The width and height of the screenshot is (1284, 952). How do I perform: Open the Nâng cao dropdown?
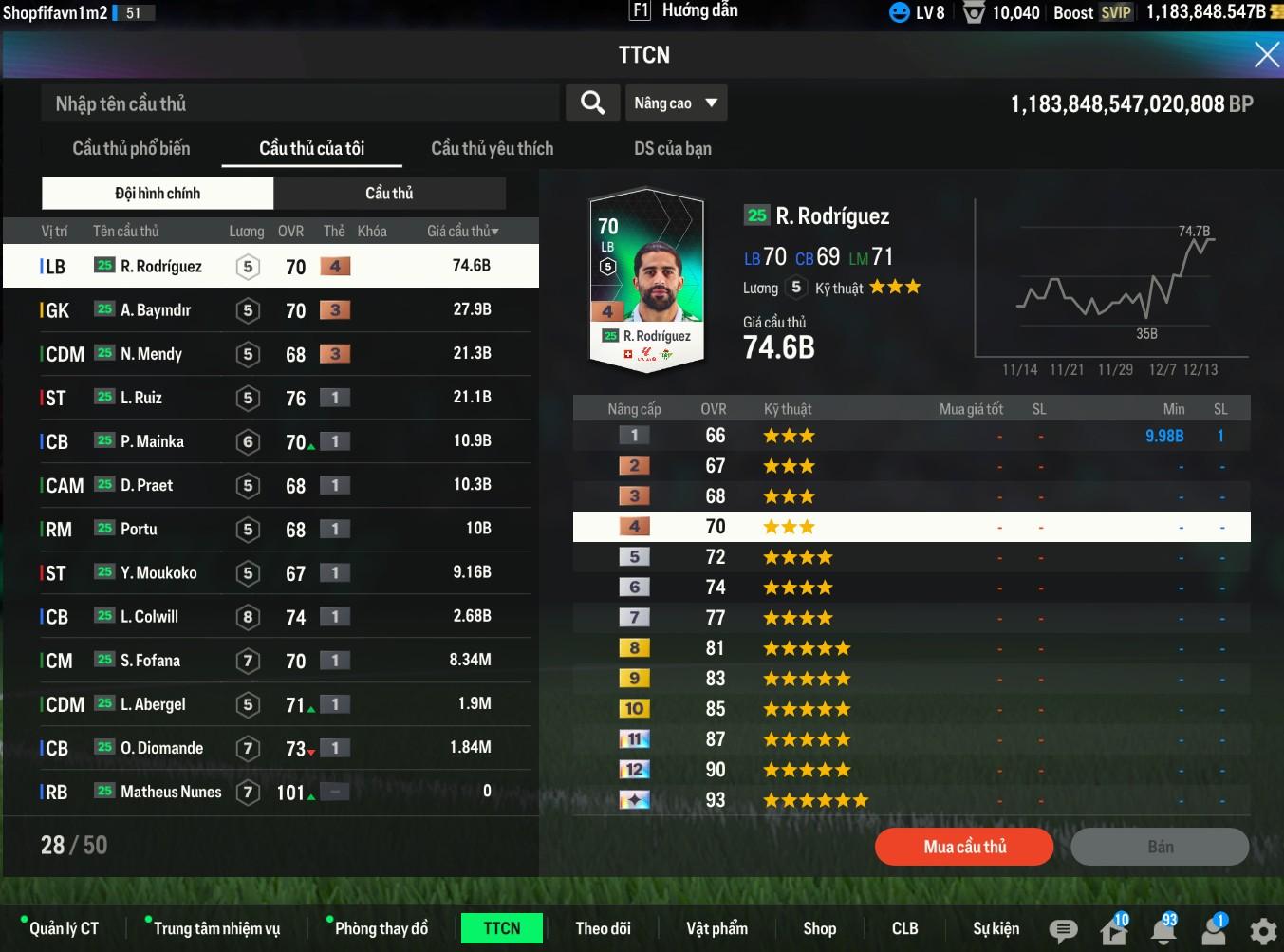(x=676, y=103)
